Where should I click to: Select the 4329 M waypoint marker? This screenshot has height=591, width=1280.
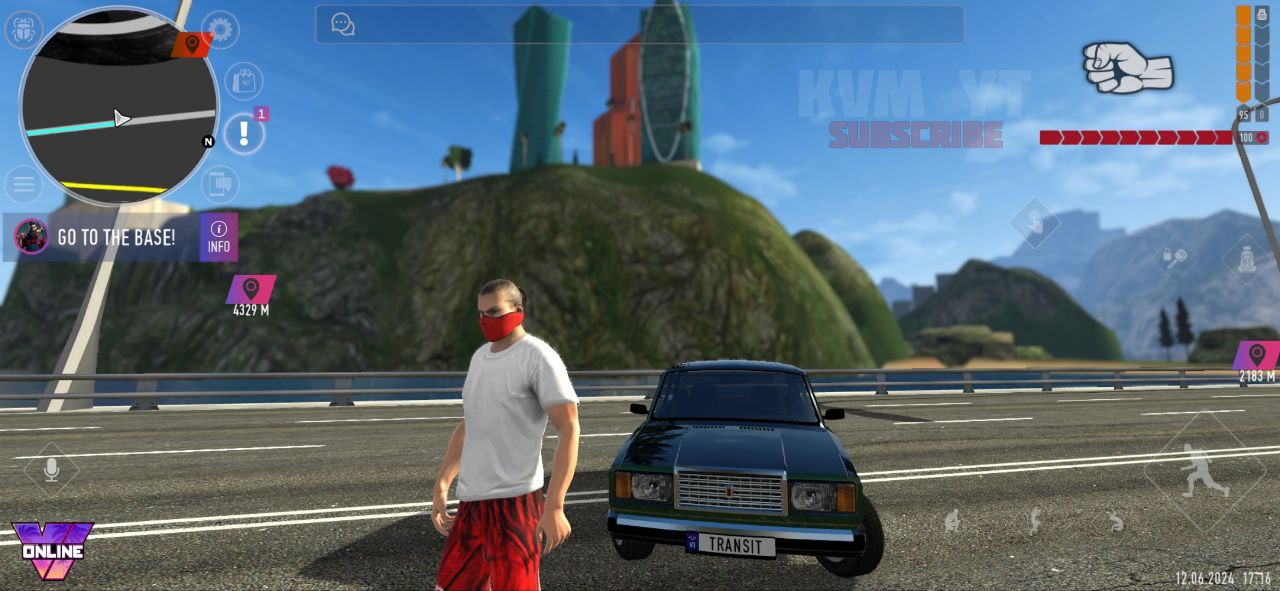tap(251, 290)
